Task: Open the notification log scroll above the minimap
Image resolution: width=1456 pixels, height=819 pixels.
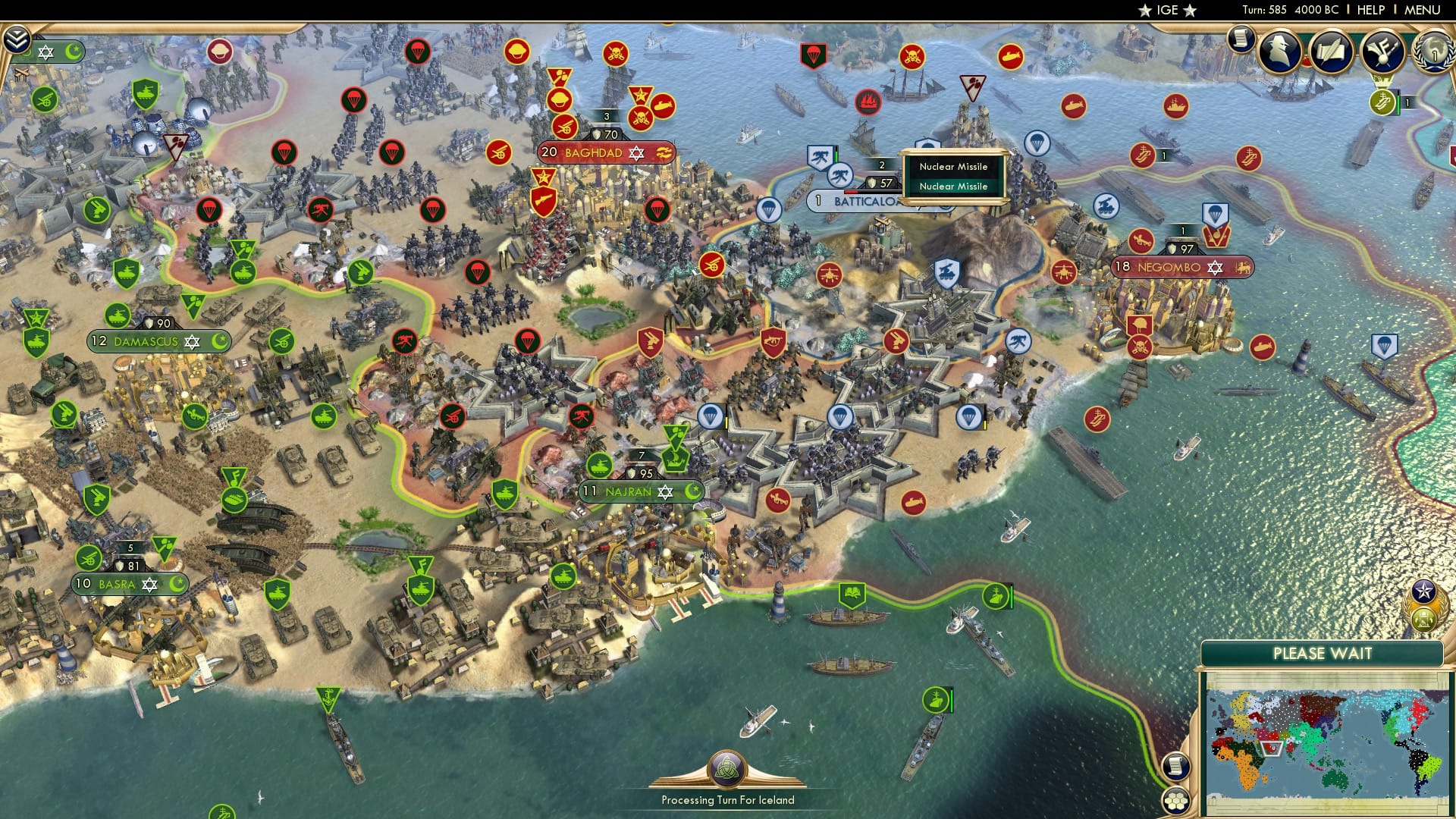Action: pos(1176,765)
